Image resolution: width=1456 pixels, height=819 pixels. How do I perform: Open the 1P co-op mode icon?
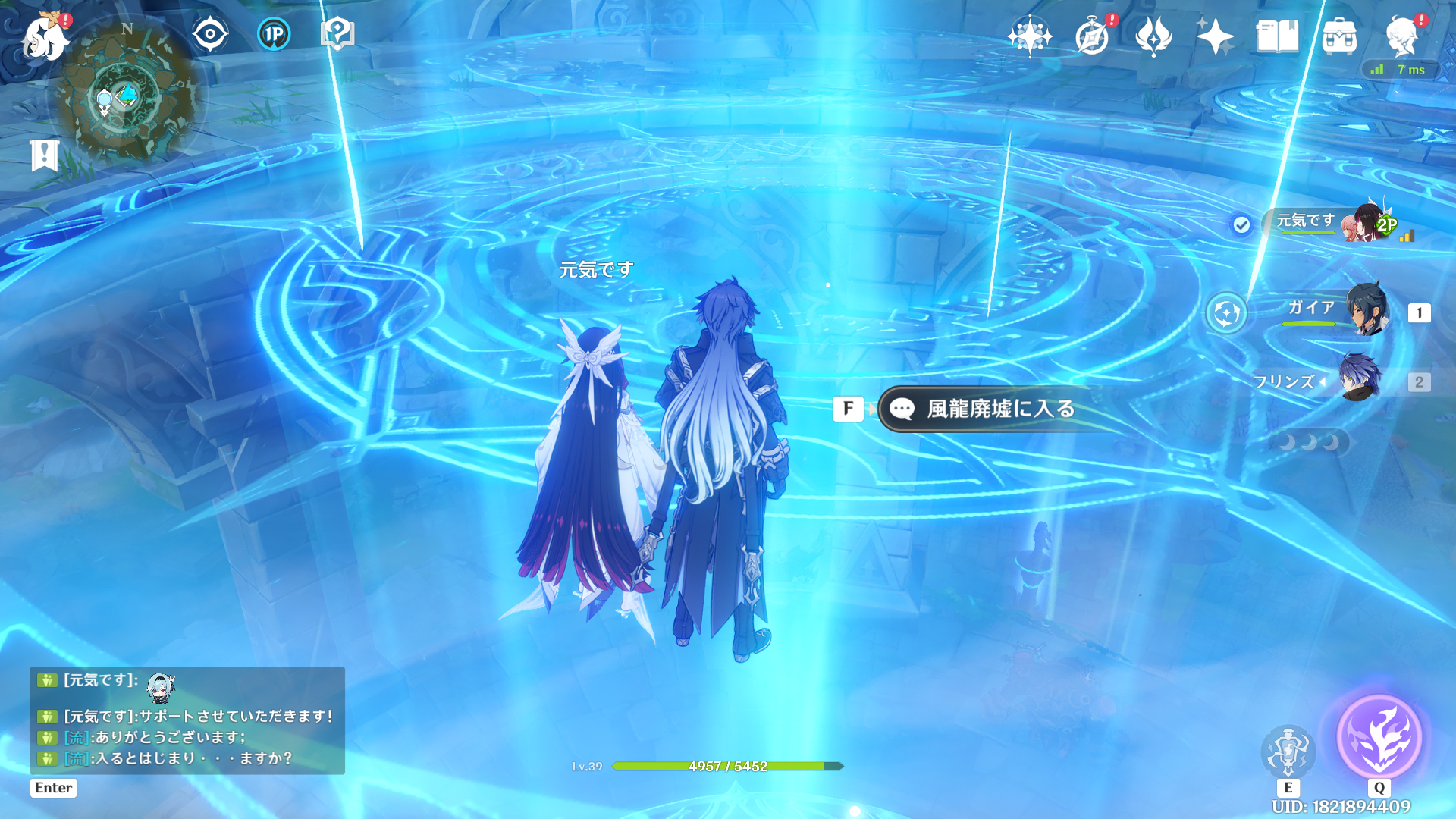pos(274,34)
